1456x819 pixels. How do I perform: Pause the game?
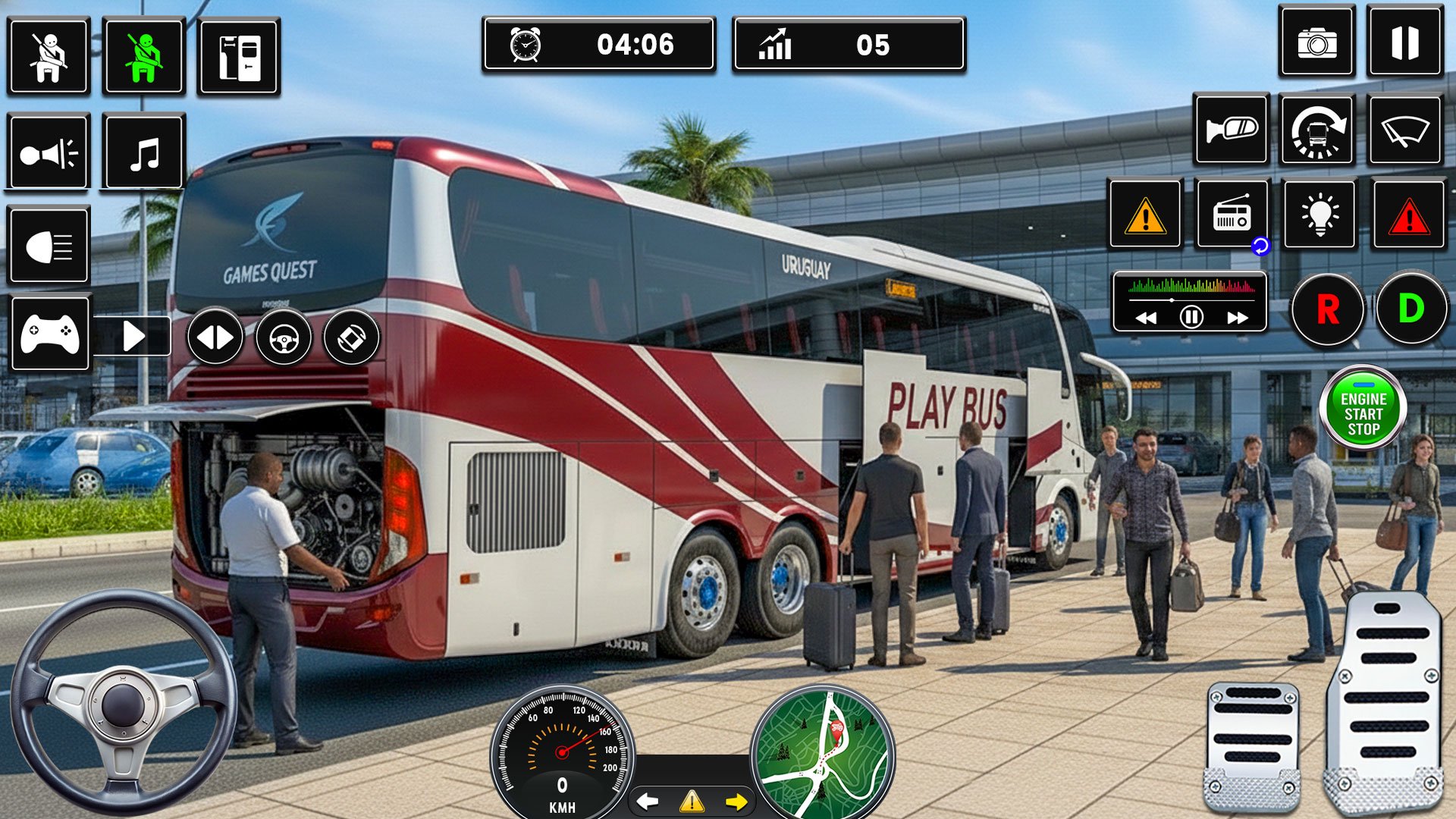(1404, 42)
